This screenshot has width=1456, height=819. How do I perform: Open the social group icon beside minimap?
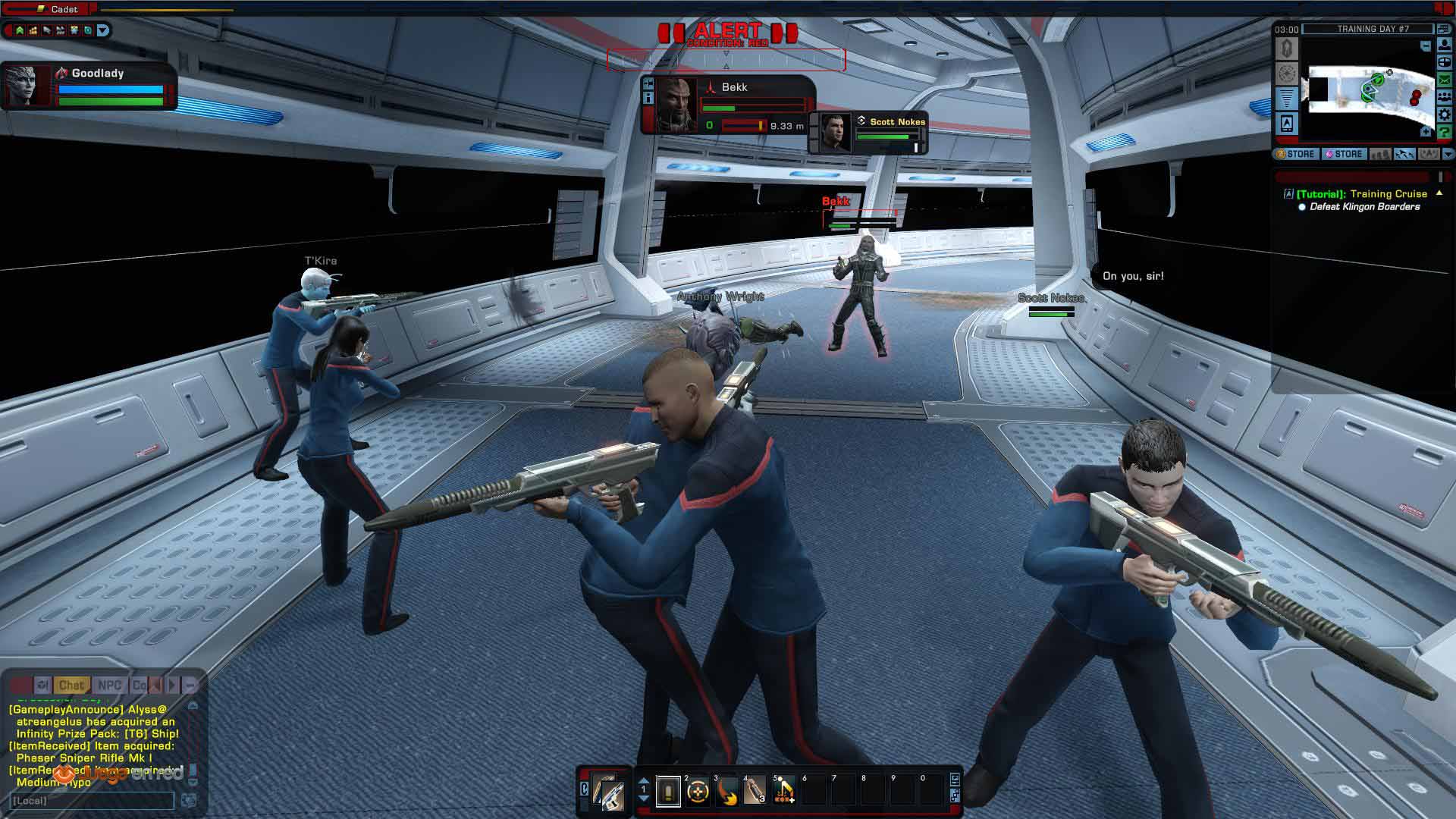[1445, 98]
